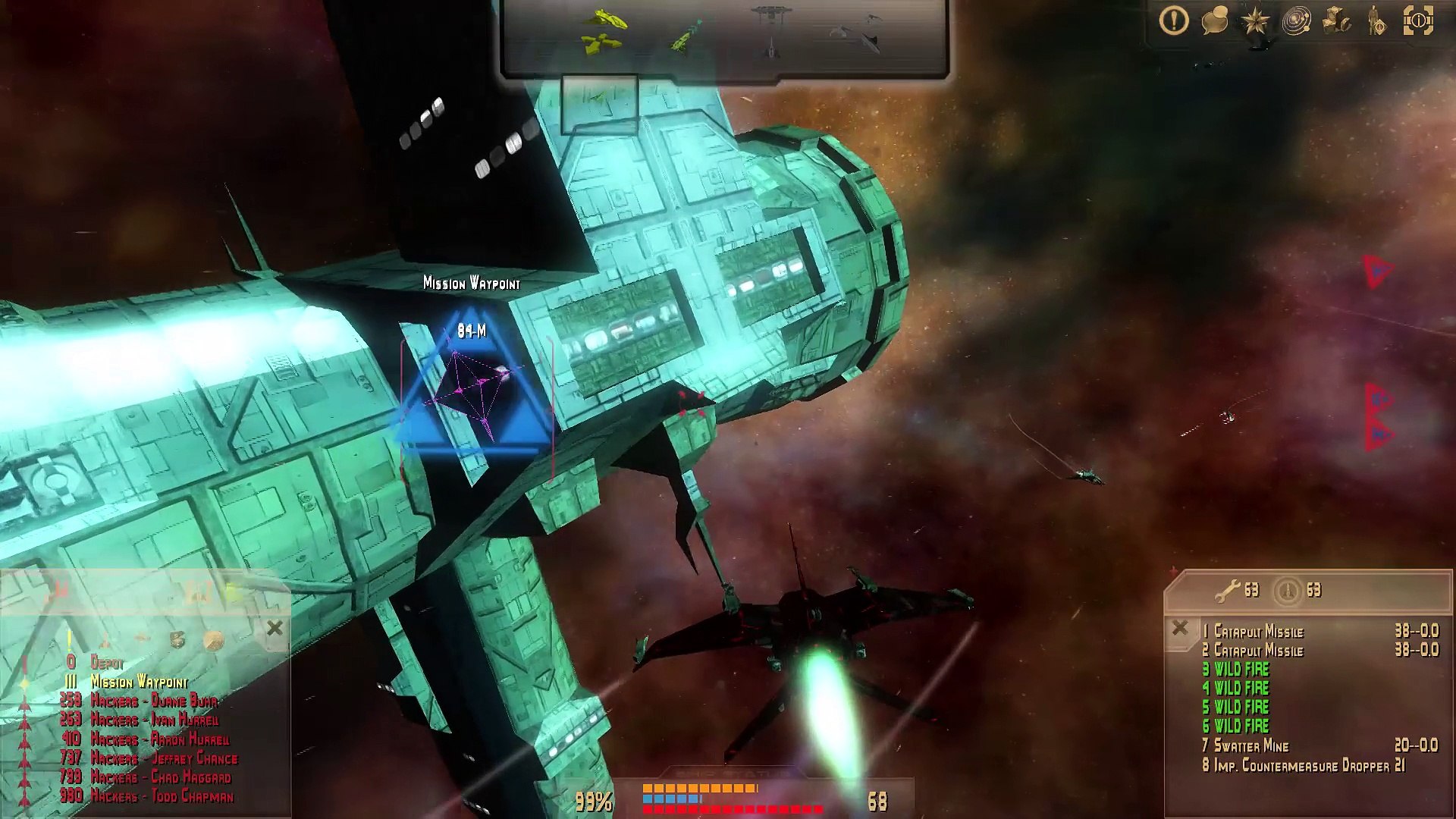Click the gold starburst icon
Screen dimensions: 1456x819
click(1255, 21)
